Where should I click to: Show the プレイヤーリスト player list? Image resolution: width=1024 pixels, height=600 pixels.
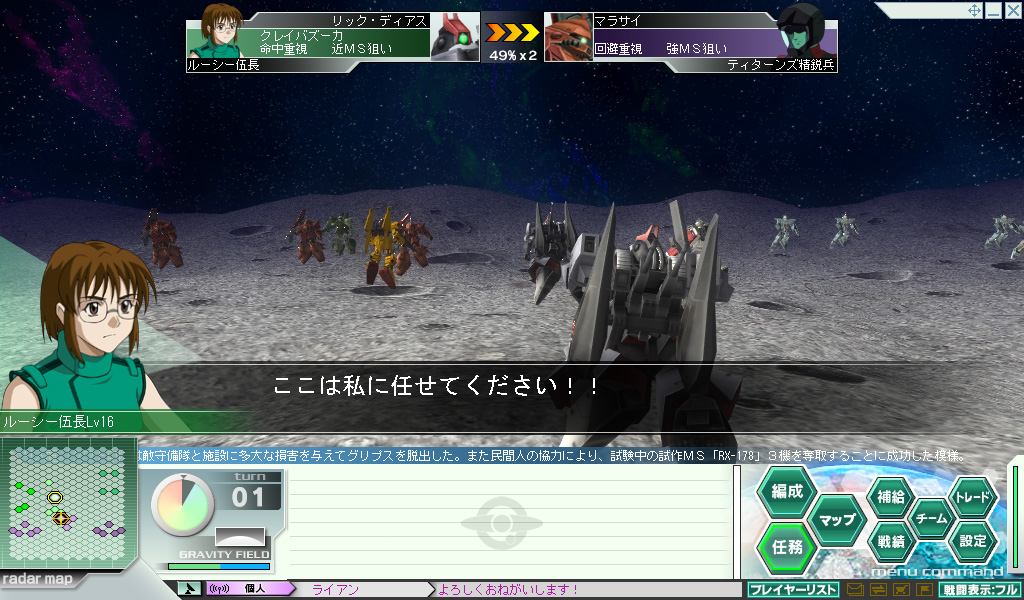(792, 590)
